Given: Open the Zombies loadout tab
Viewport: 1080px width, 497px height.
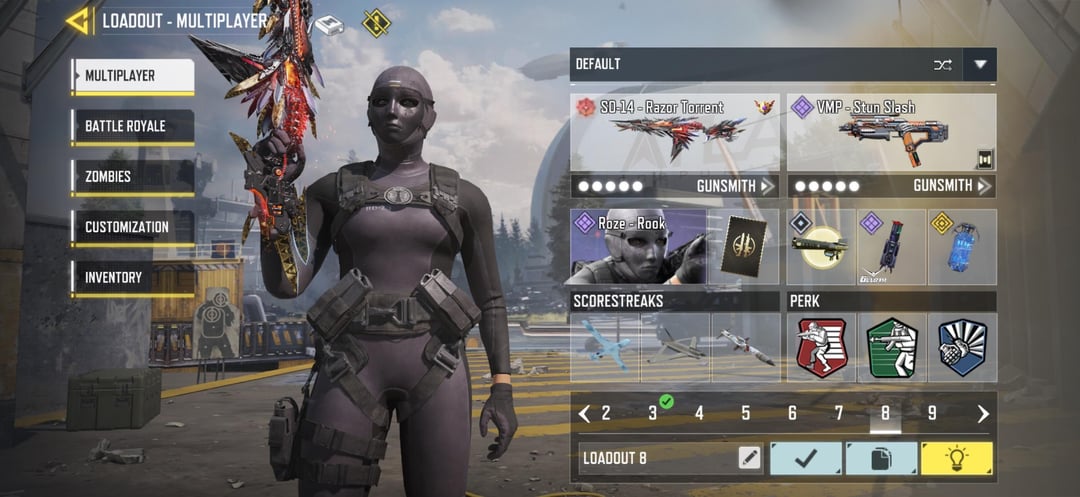Looking at the screenshot, I should [x=132, y=177].
